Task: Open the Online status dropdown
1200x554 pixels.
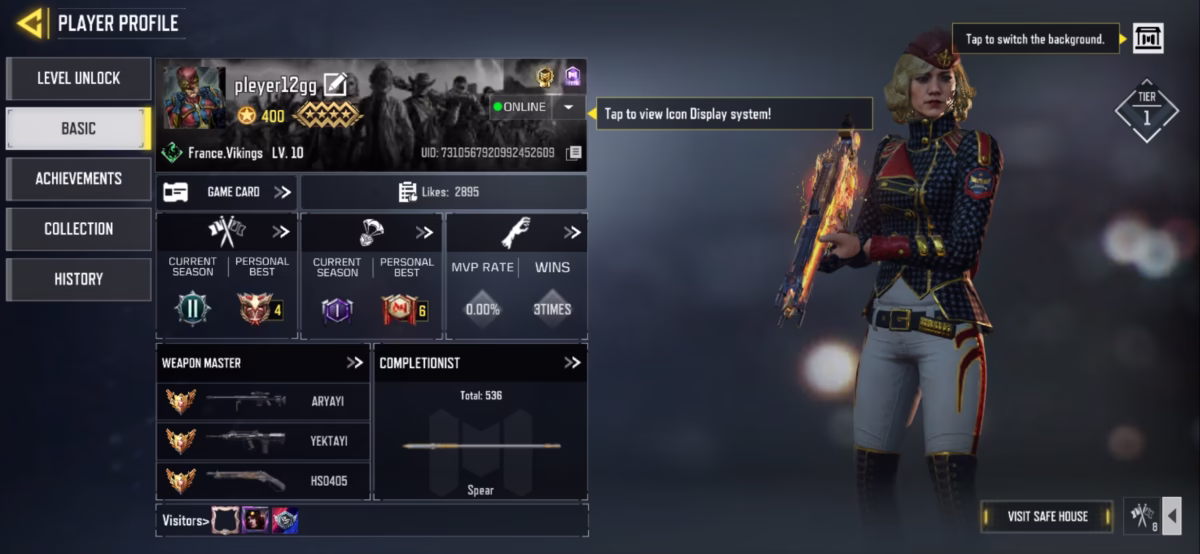Action: click(568, 107)
